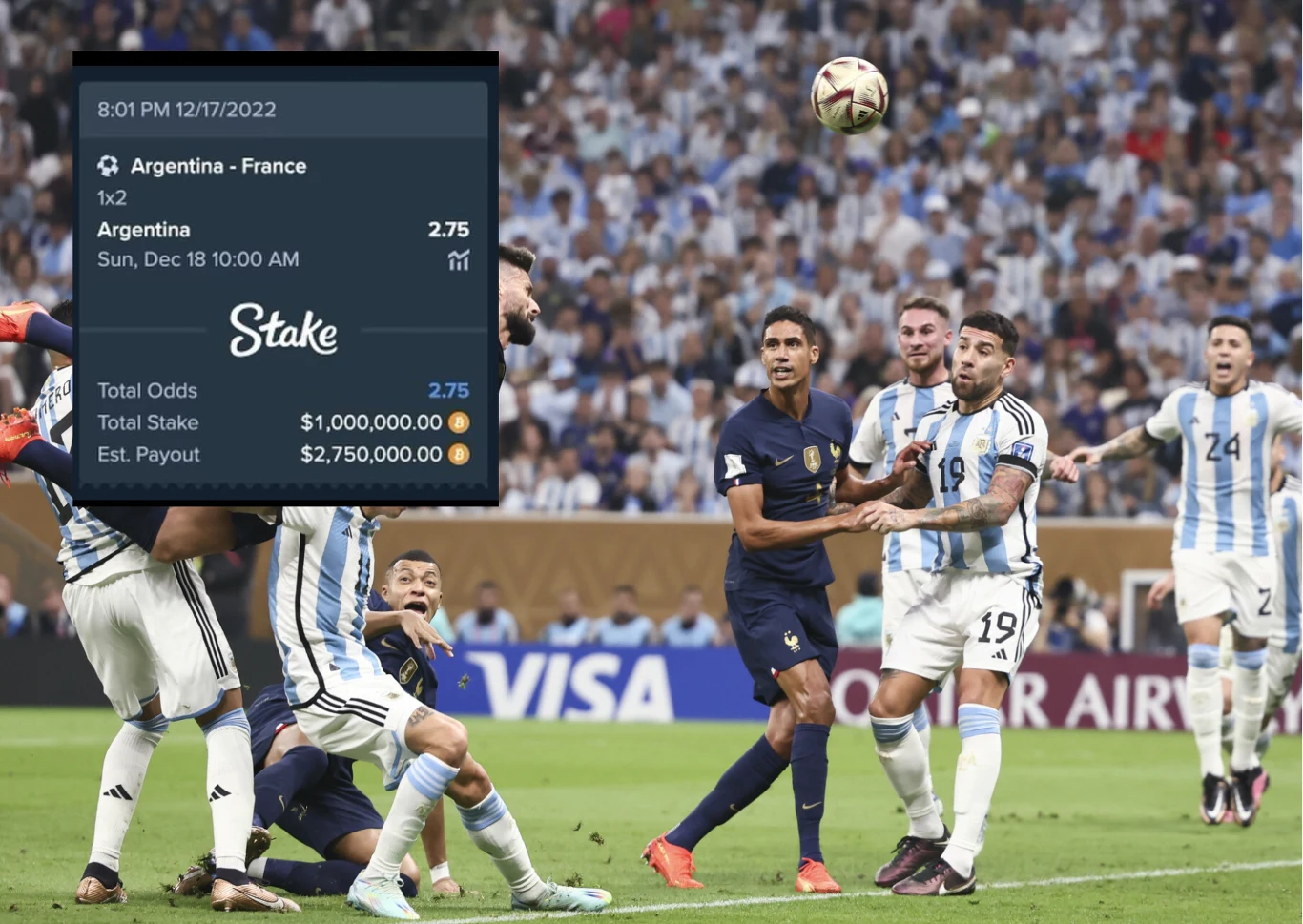The height and width of the screenshot is (924, 1303).
Task: Select the Stake logo on the bet slip
Action: click(x=284, y=333)
